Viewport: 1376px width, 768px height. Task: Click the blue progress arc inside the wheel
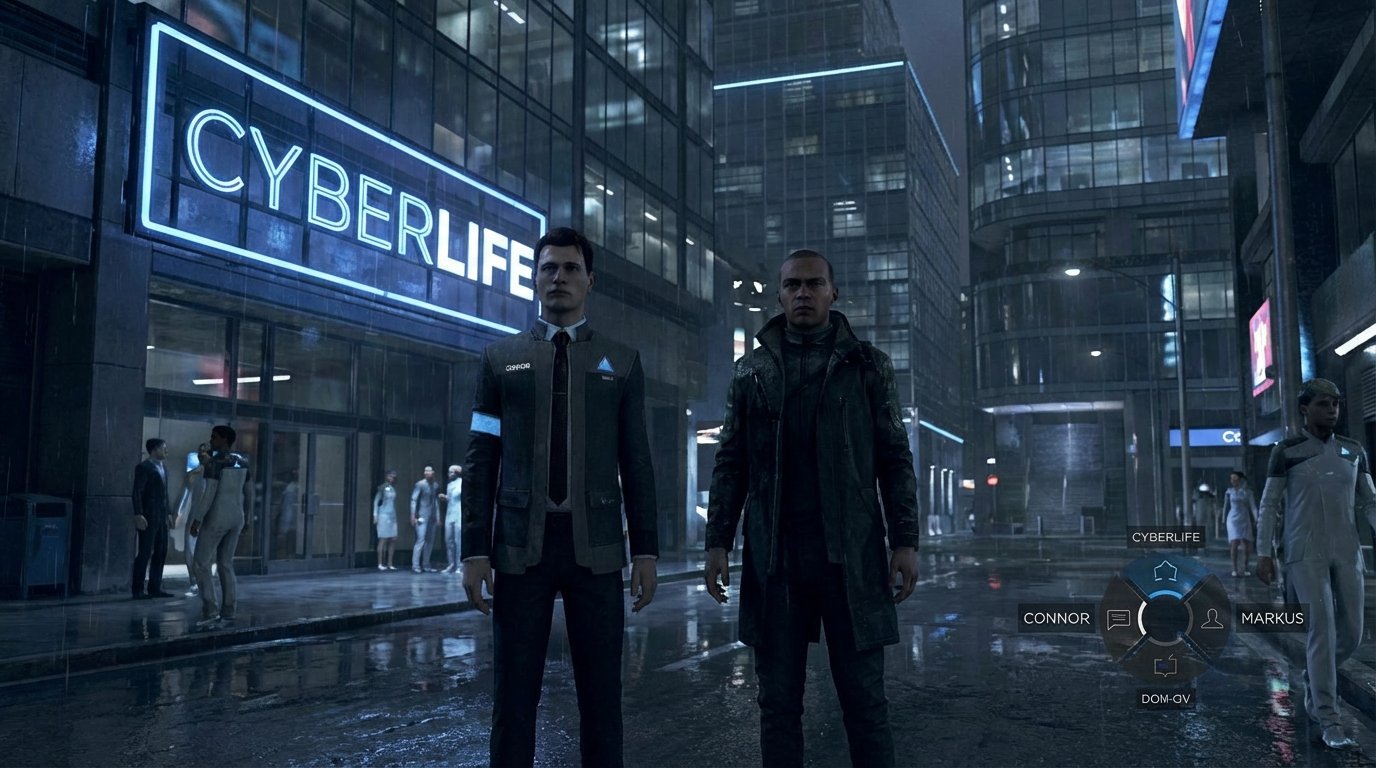(1164, 594)
